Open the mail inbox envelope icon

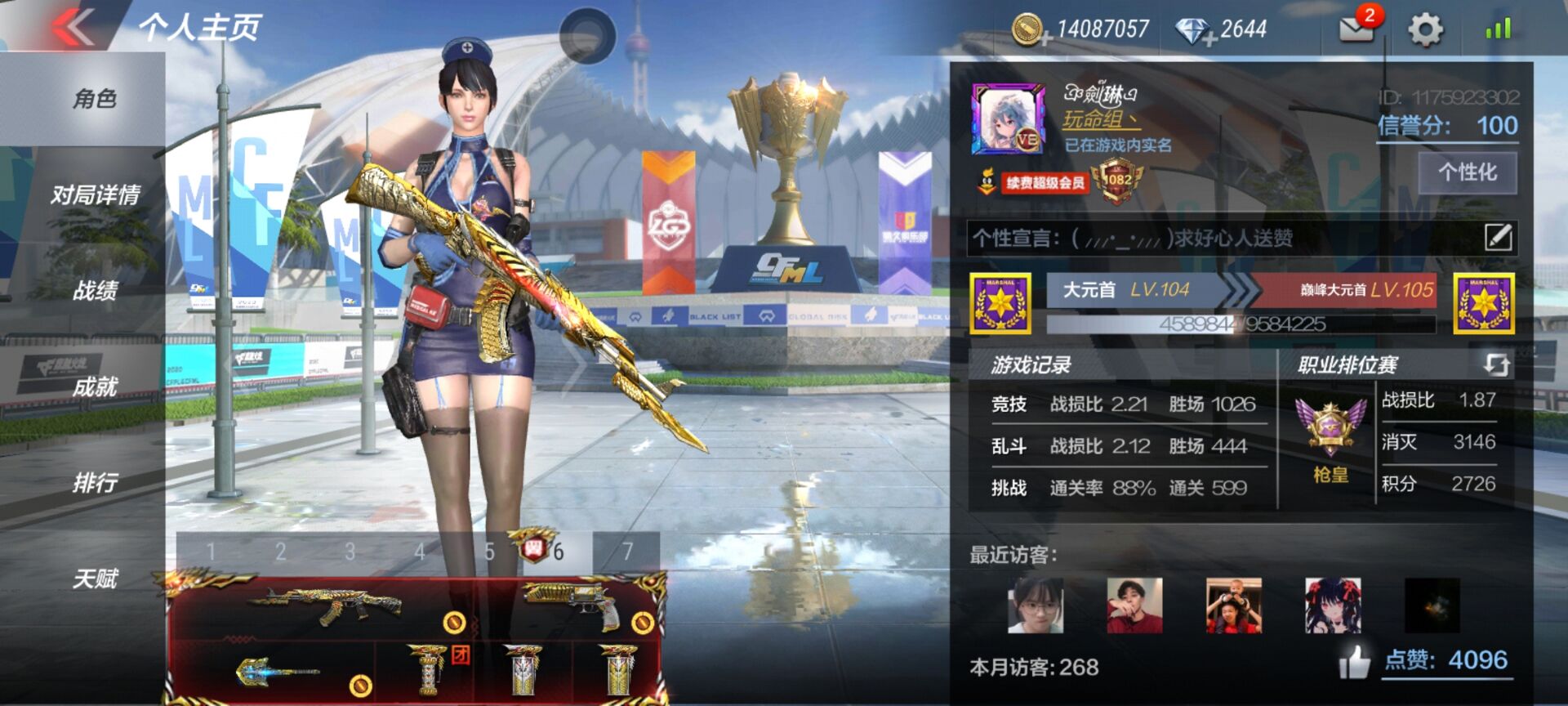pyautogui.click(x=1357, y=29)
